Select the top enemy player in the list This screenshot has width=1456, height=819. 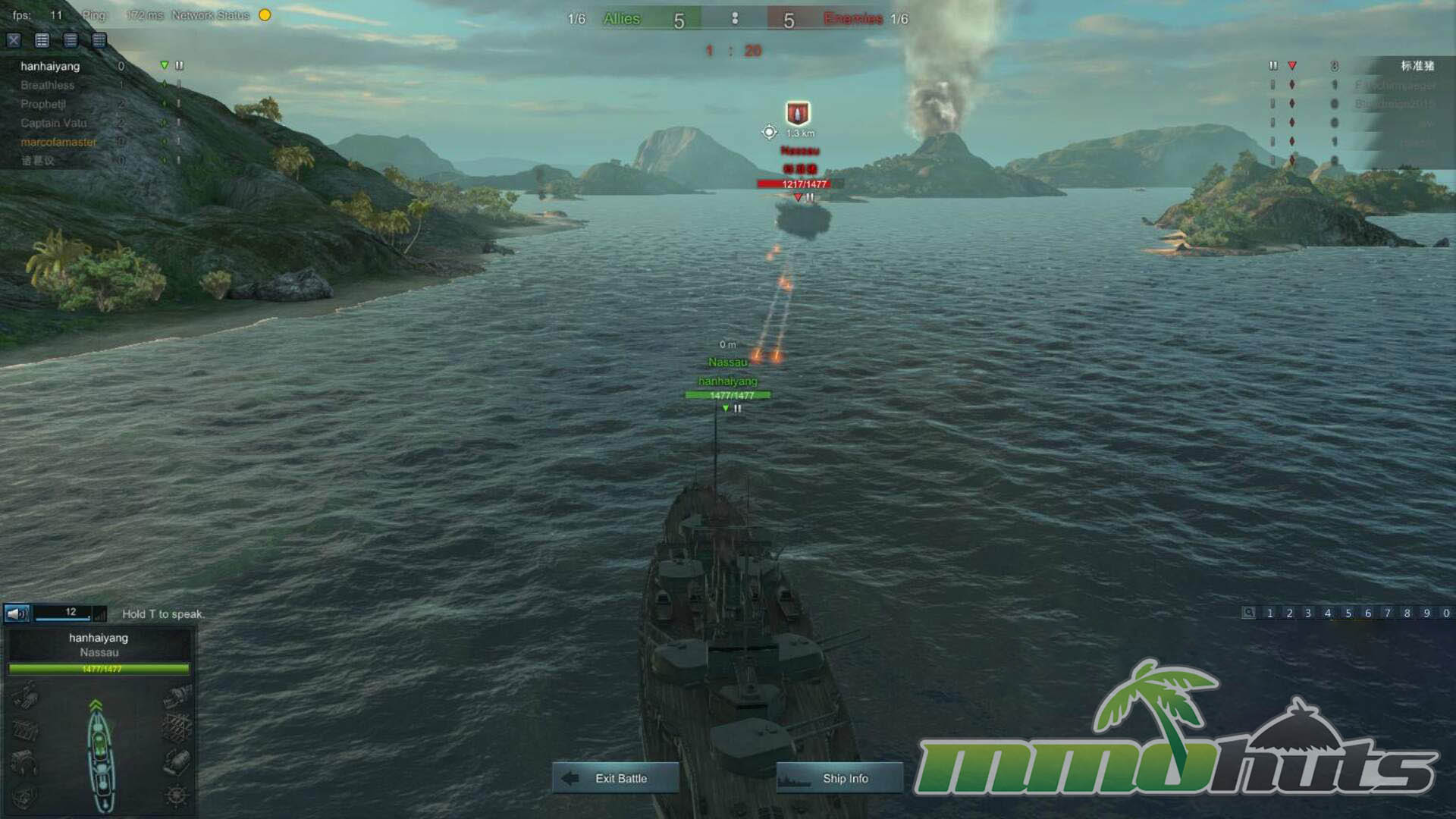tap(1417, 66)
